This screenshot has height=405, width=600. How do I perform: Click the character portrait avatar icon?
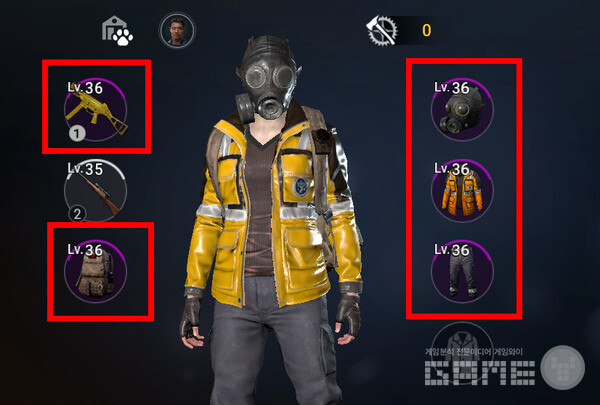tap(177, 30)
